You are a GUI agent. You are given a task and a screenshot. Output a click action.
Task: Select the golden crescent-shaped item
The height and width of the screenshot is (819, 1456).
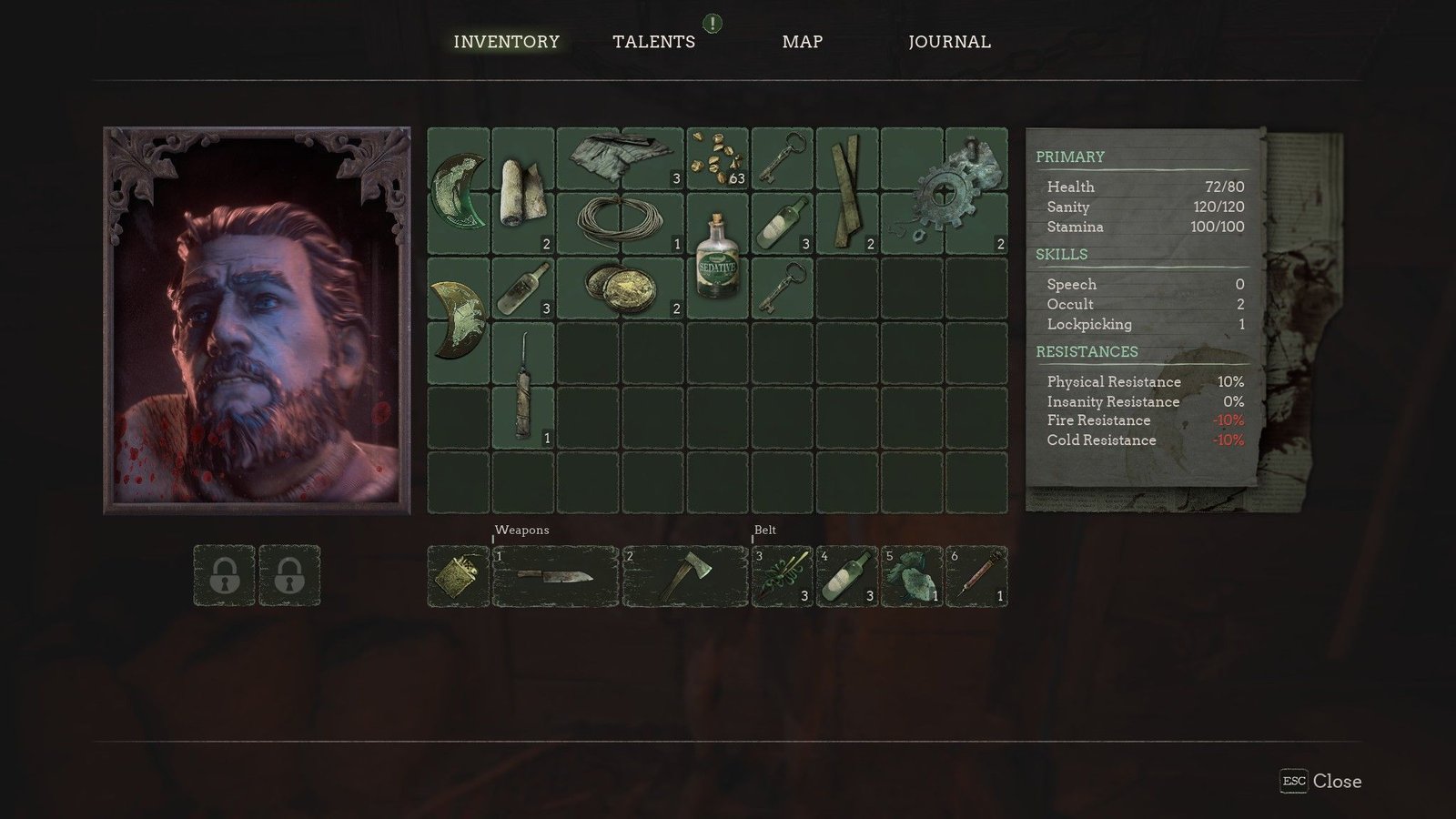(x=459, y=320)
